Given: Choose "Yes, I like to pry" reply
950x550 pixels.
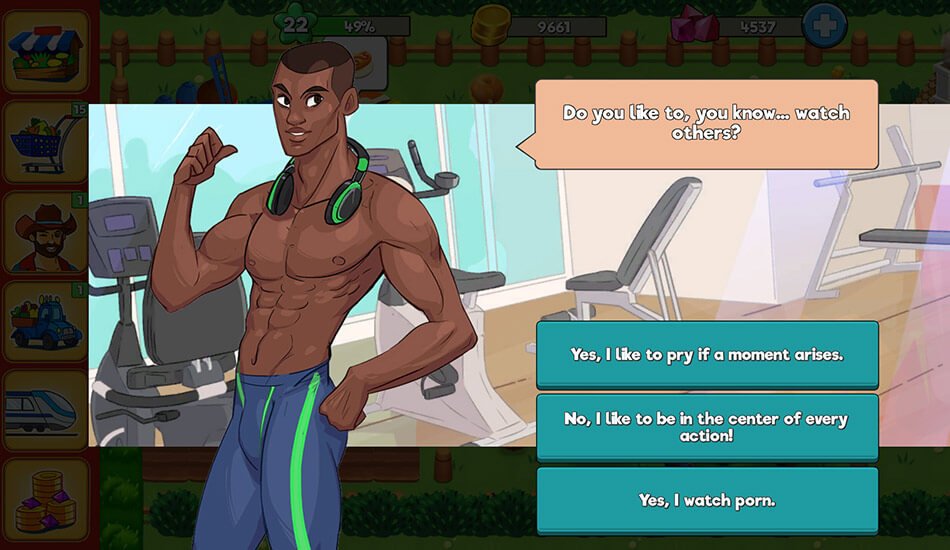Looking at the screenshot, I should pyautogui.click(x=707, y=355).
